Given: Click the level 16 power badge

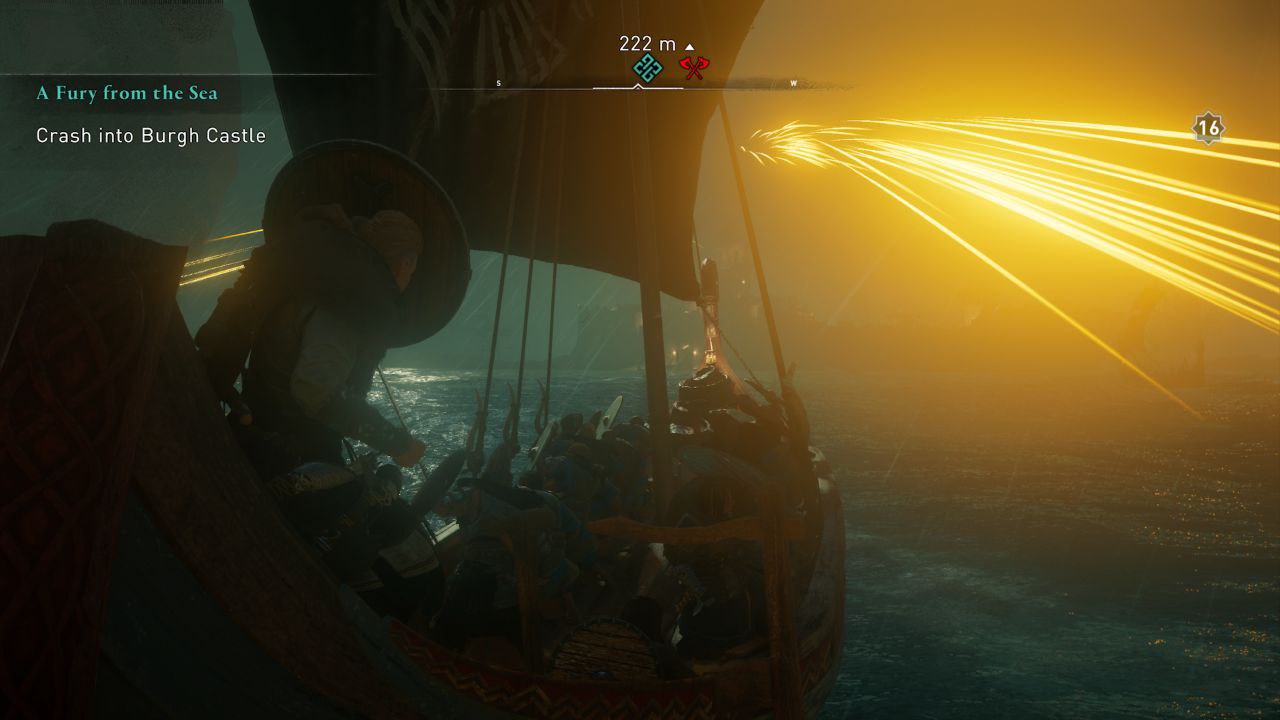Looking at the screenshot, I should tap(1209, 128).
